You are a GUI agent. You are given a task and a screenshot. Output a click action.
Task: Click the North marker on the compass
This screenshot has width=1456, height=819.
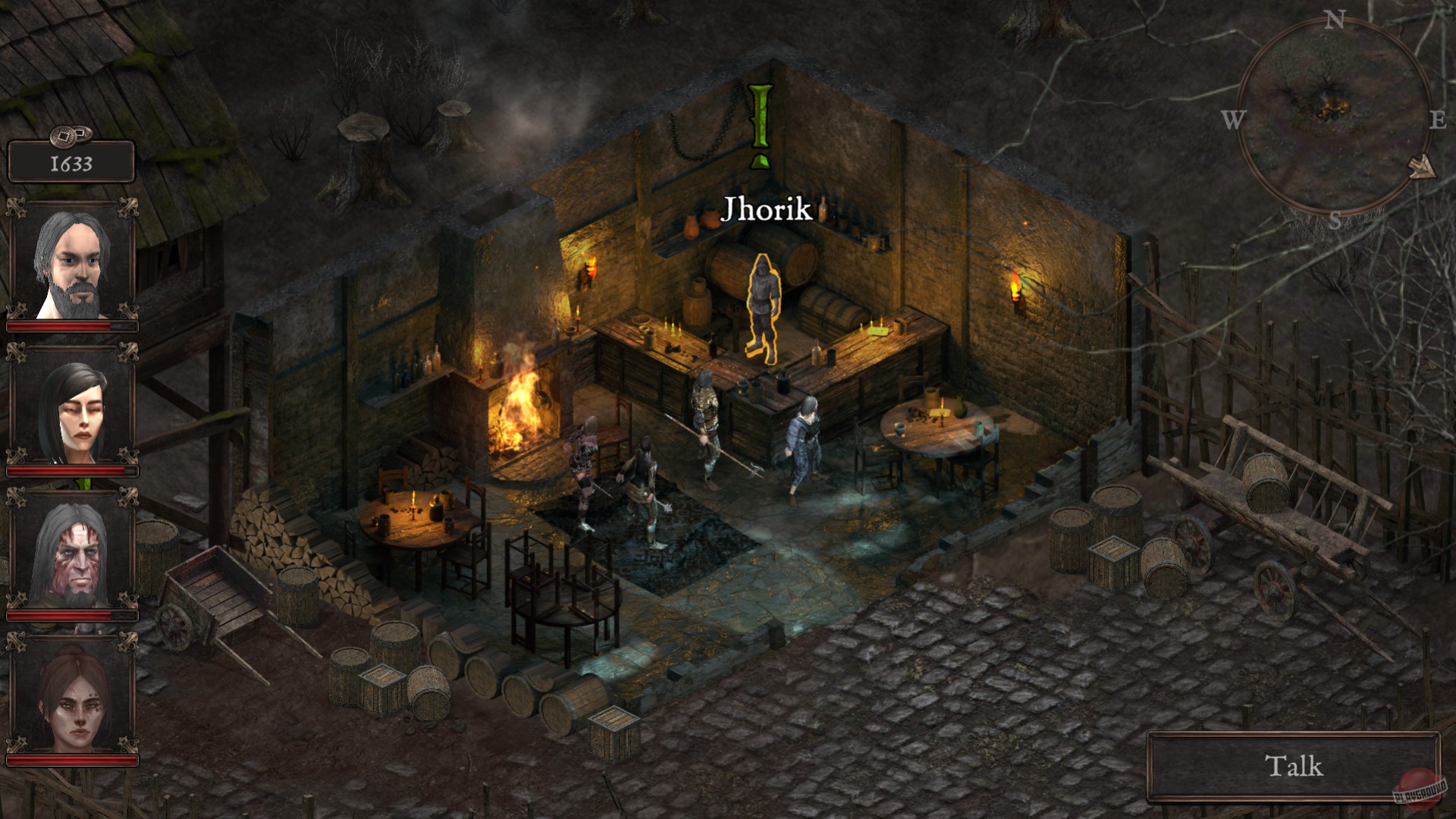pos(1335,19)
